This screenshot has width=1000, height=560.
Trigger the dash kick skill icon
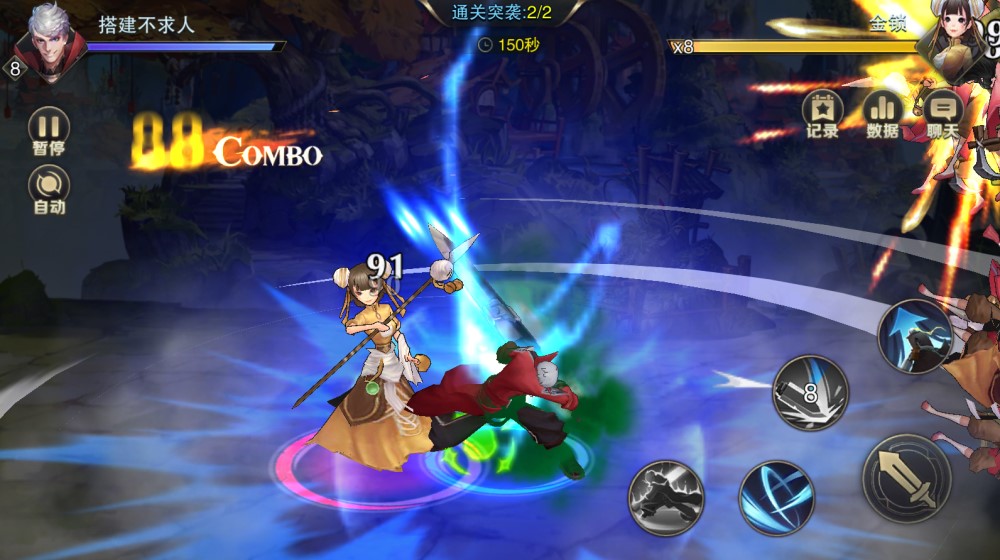[666, 497]
